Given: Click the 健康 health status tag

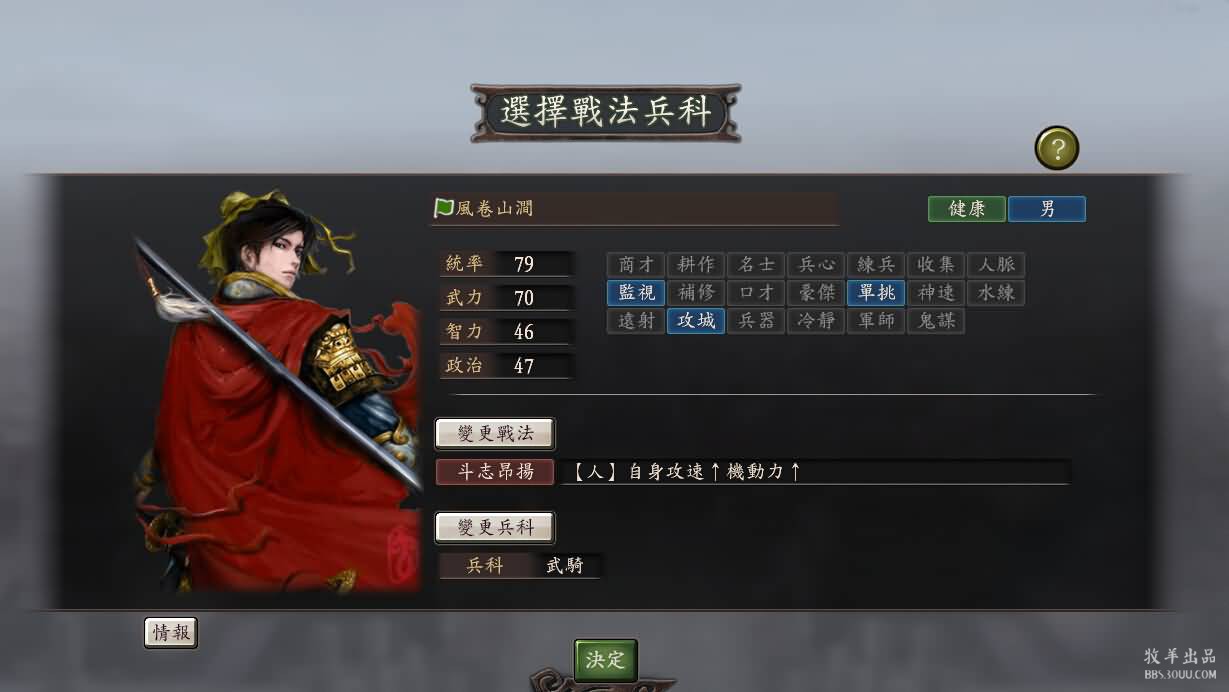Looking at the screenshot, I should pyautogui.click(x=967, y=209).
